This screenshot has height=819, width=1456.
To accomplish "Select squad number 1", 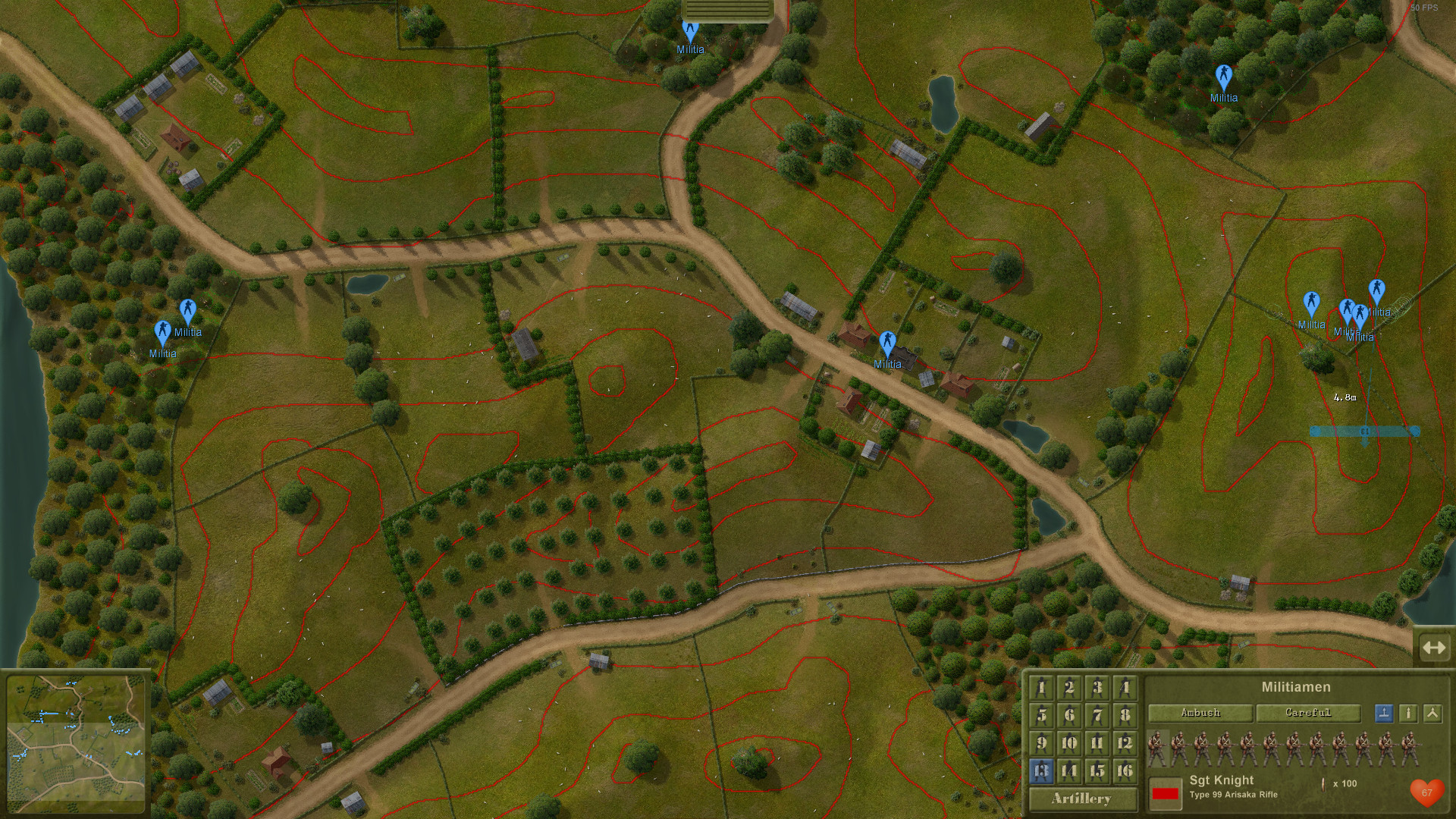I will (1041, 688).
